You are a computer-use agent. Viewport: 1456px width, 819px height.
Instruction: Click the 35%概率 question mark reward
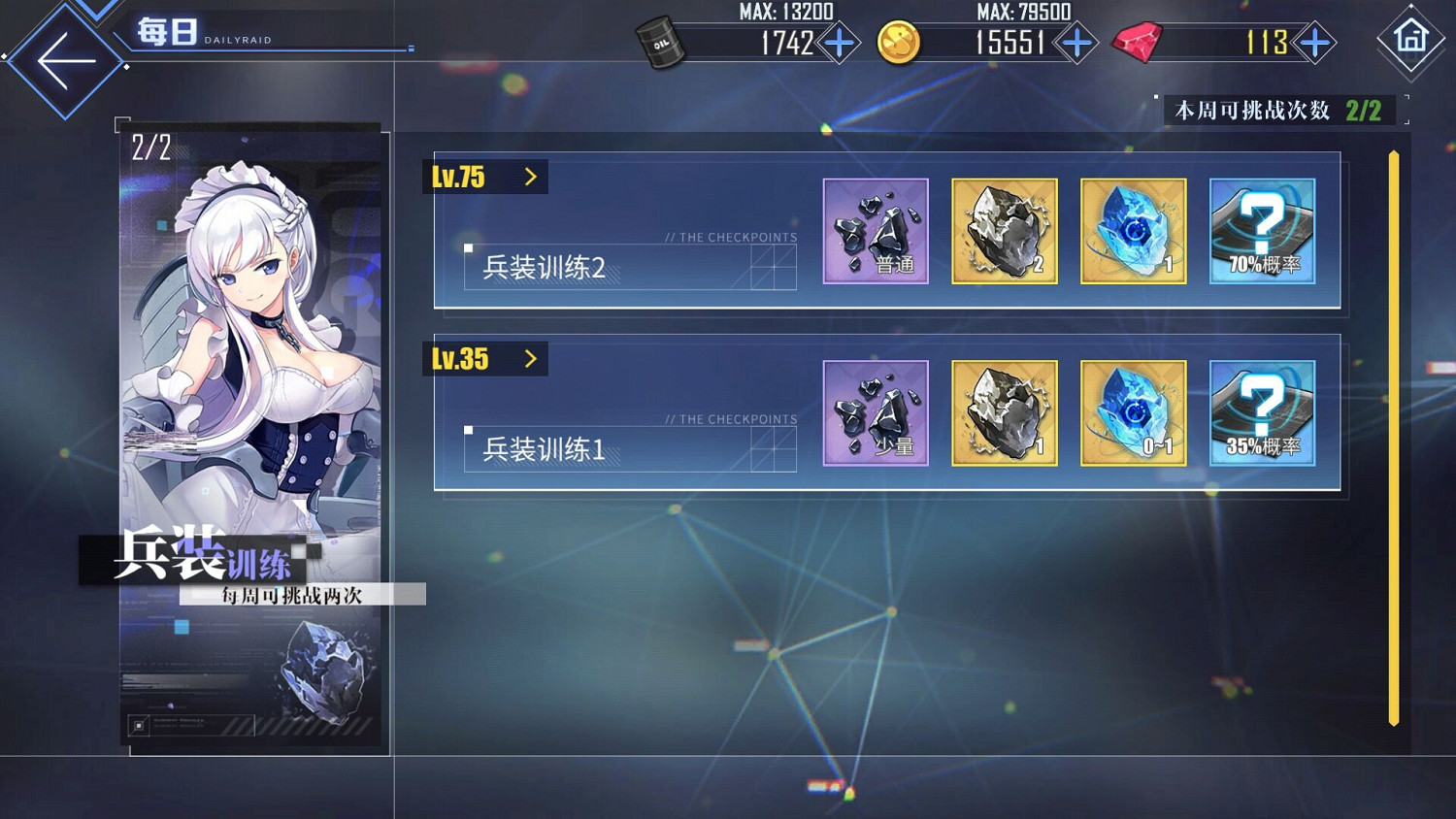[x=1262, y=413]
